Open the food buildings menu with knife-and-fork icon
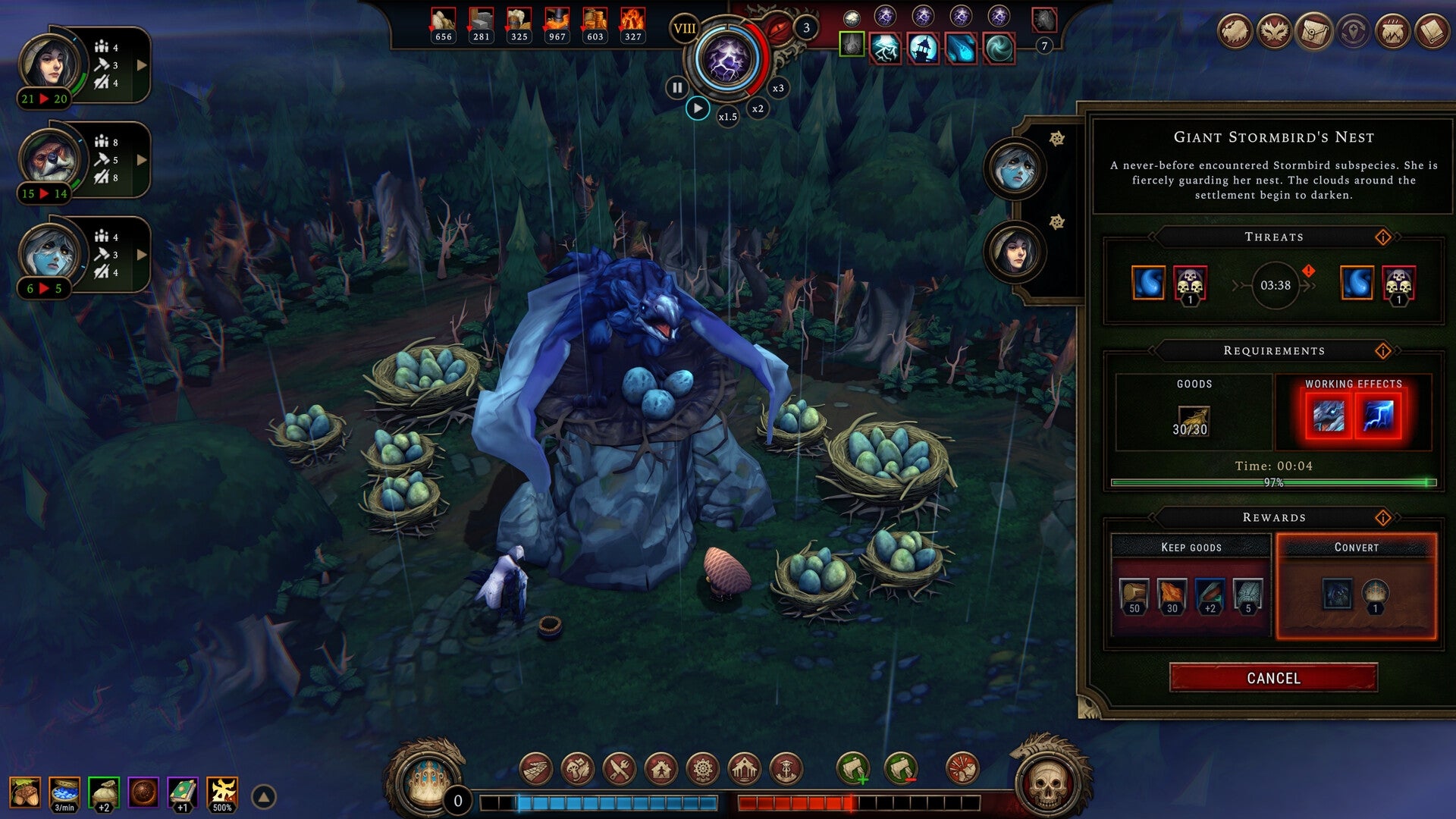The width and height of the screenshot is (1456, 819). [x=620, y=768]
